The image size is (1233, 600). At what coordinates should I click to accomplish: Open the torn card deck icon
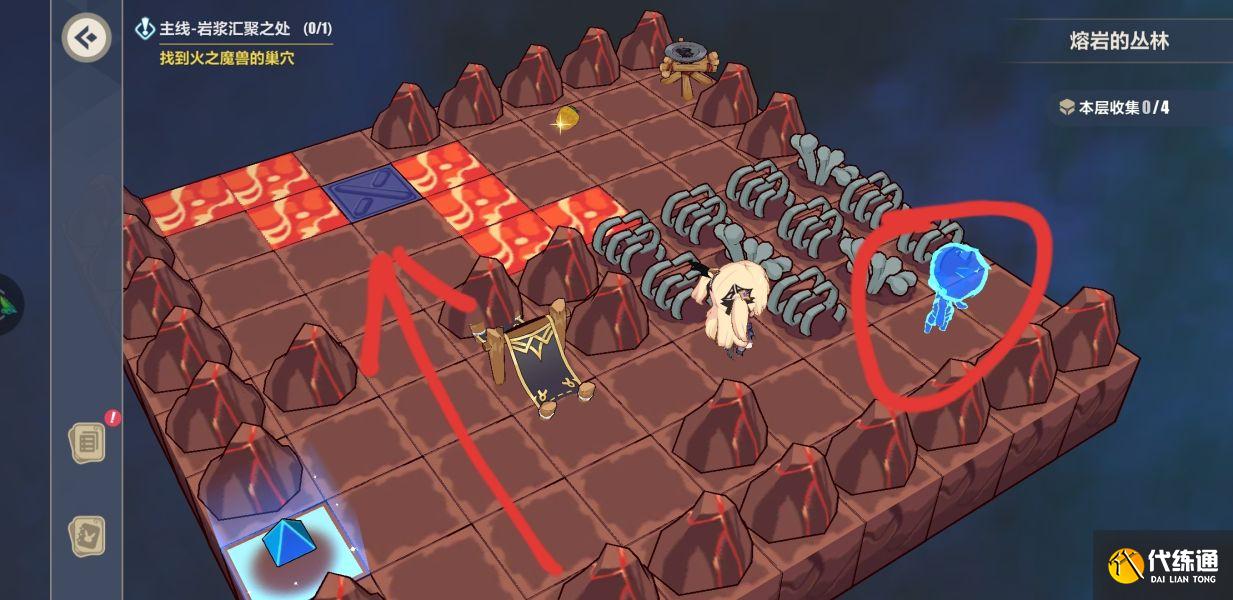(88, 536)
